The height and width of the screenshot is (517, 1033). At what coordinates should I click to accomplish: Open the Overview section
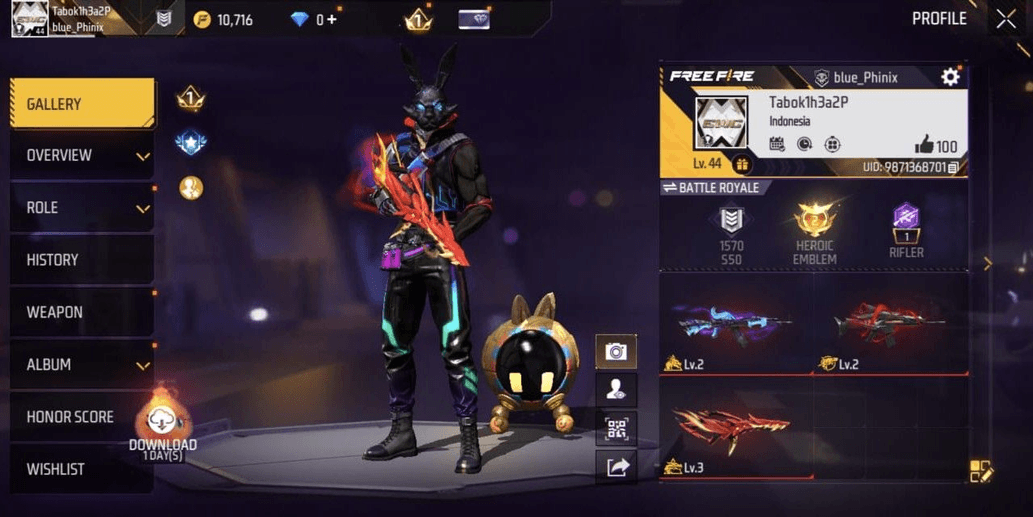pos(82,156)
